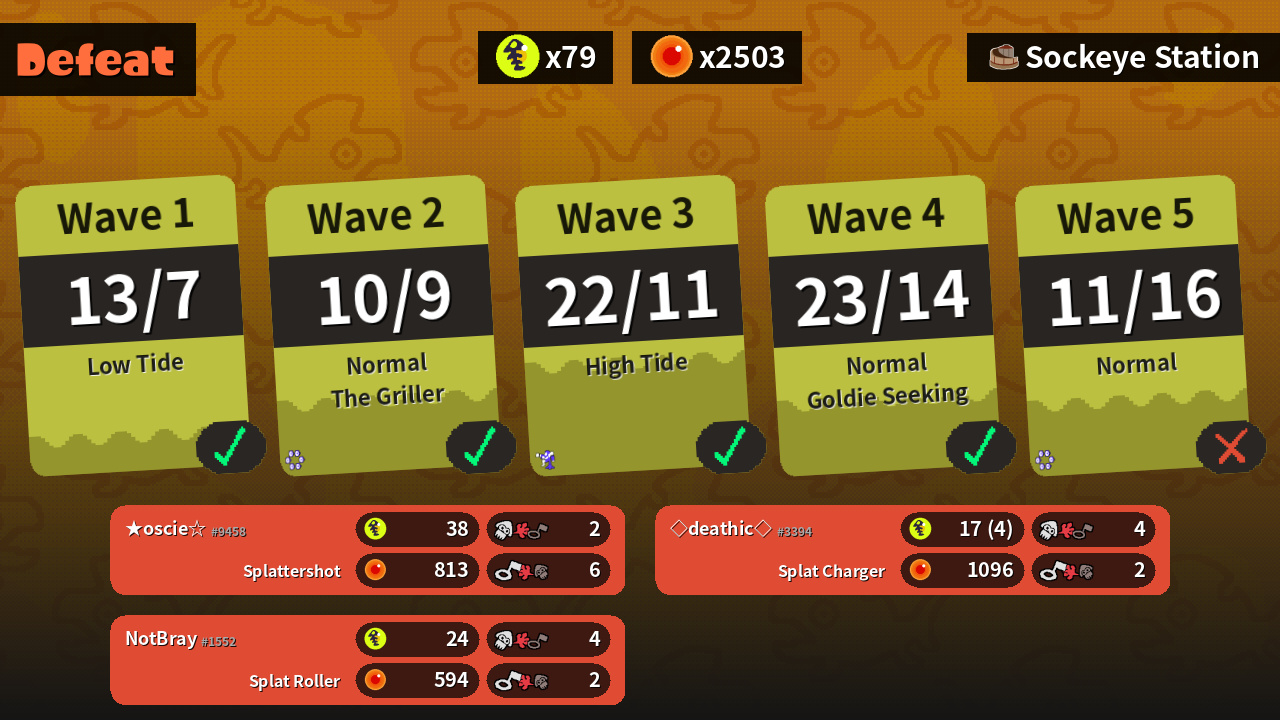The width and height of the screenshot is (1280, 720).
Task: Open the Wave 2 Griller card
Action: 382,325
